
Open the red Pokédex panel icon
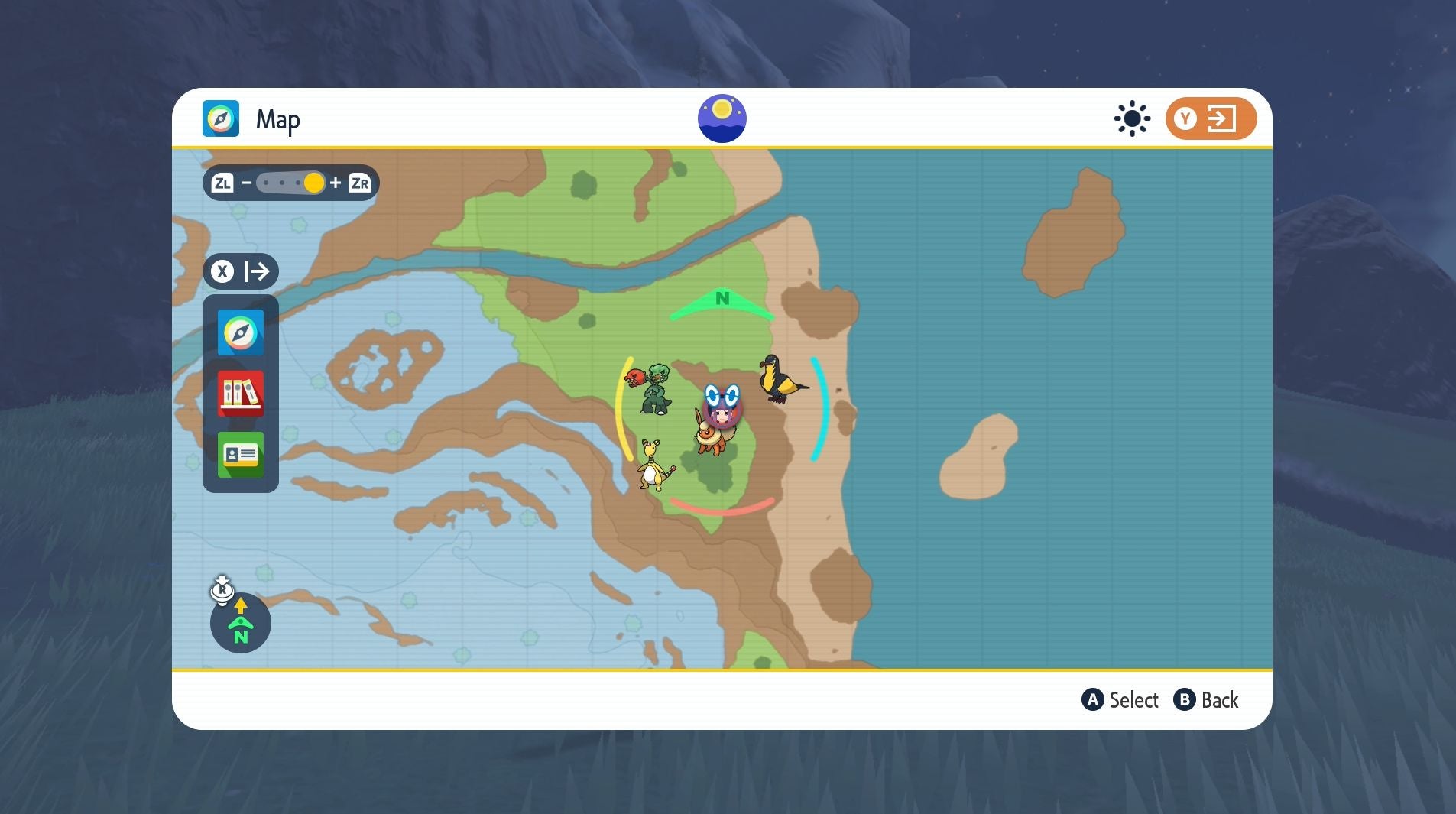coord(240,394)
